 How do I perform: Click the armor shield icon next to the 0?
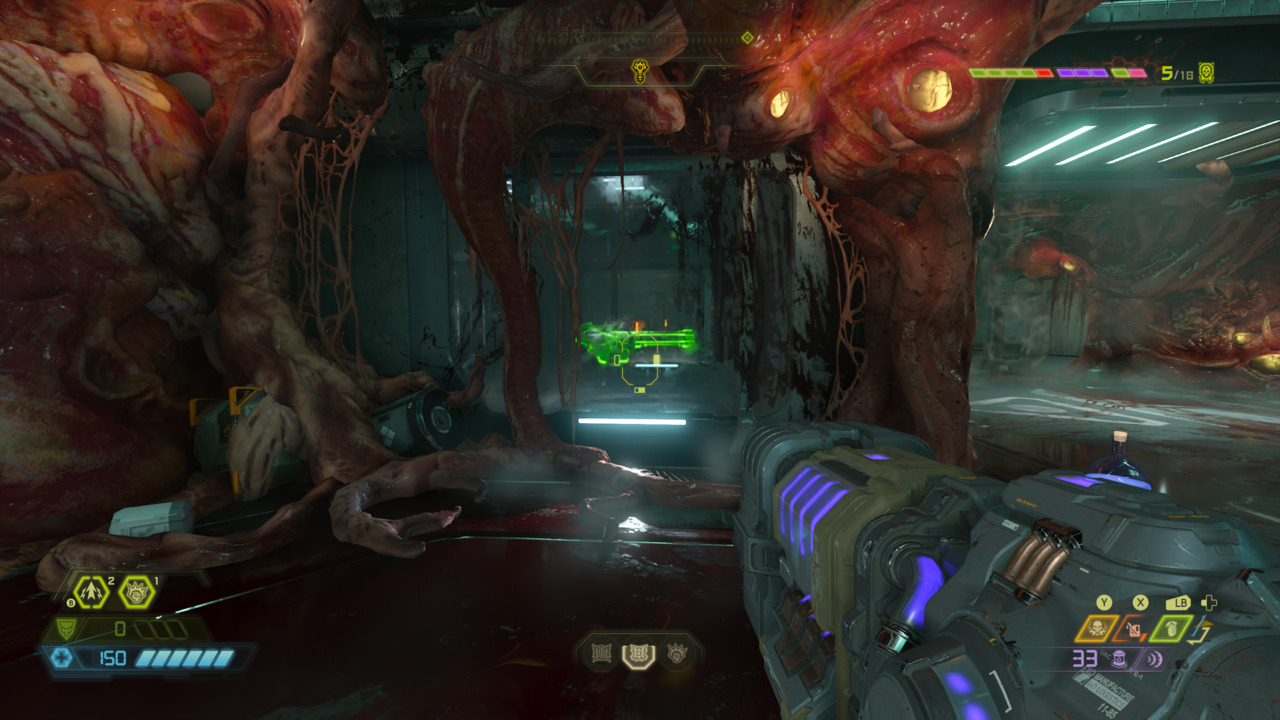coord(66,629)
